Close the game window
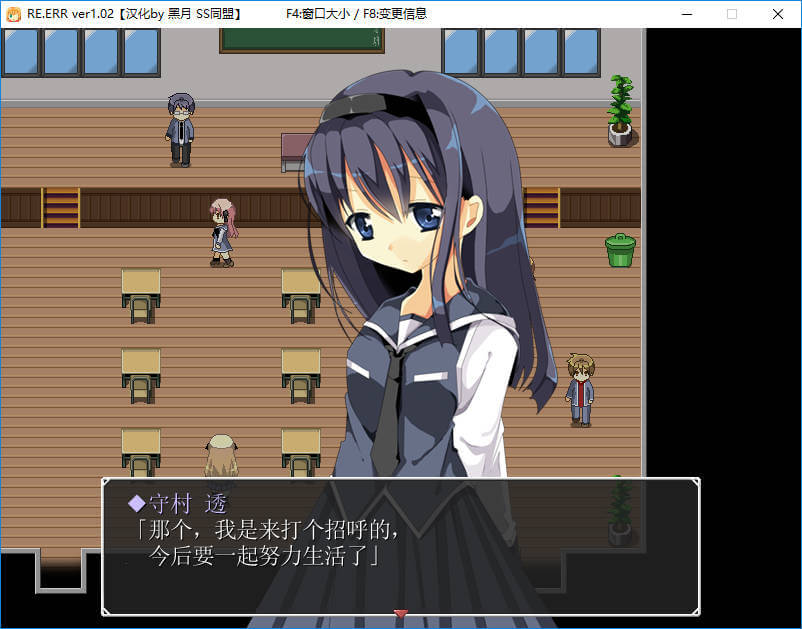Viewport: 802px width, 629px height. click(777, 14)
